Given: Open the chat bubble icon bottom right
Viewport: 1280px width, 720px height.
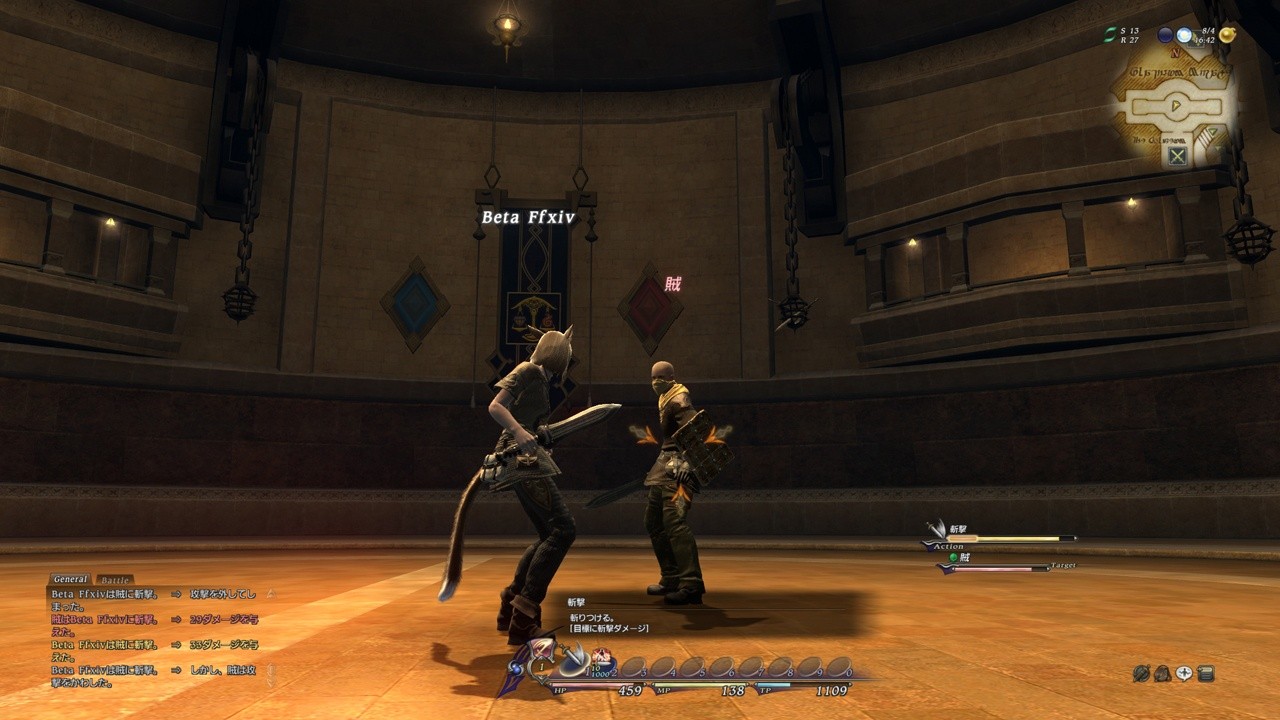Looking at the screenshot, I should (x=1184, y=673).
